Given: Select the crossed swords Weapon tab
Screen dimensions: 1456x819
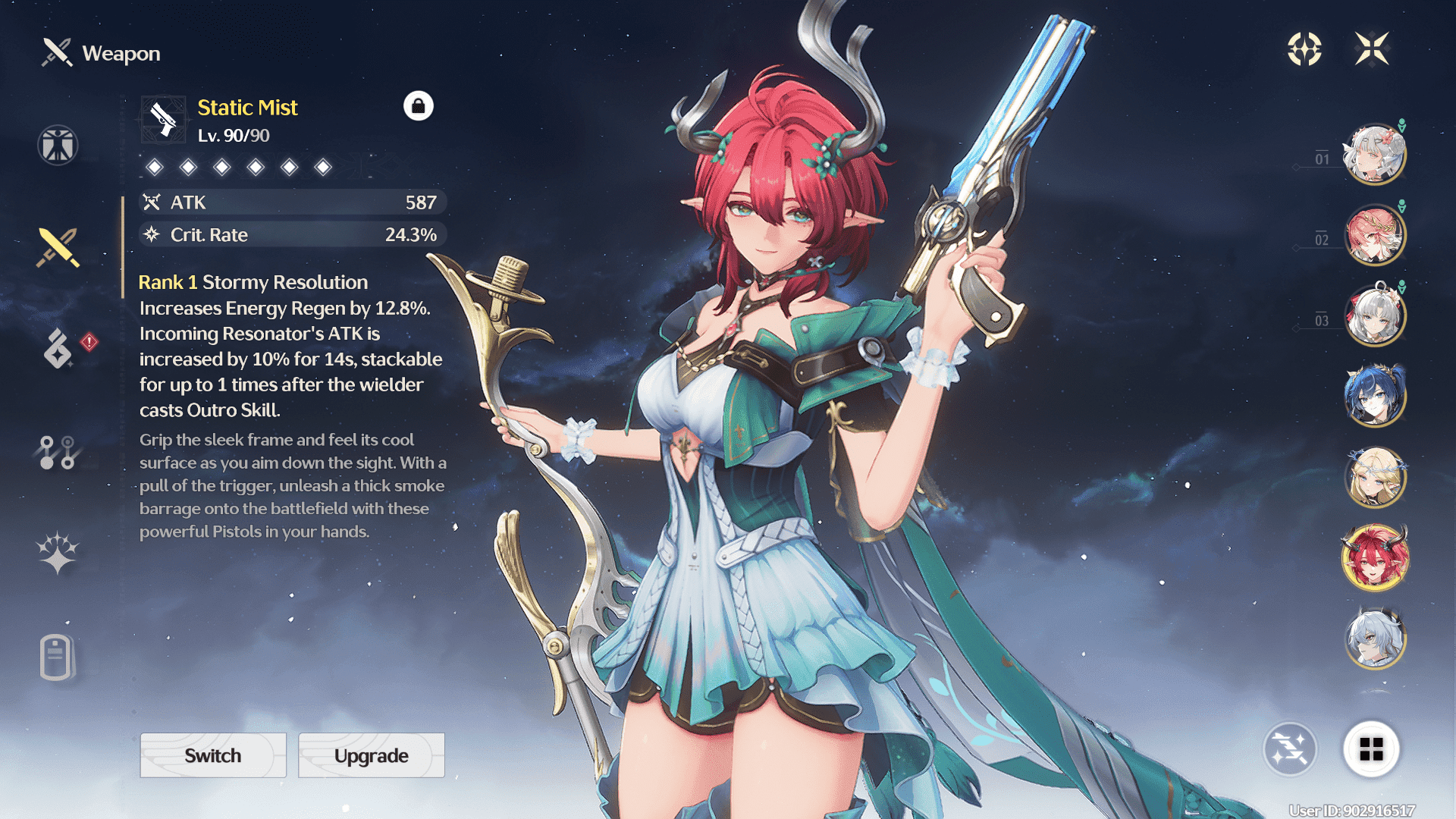Looking at the screenshot, I should tap(58, 247).
